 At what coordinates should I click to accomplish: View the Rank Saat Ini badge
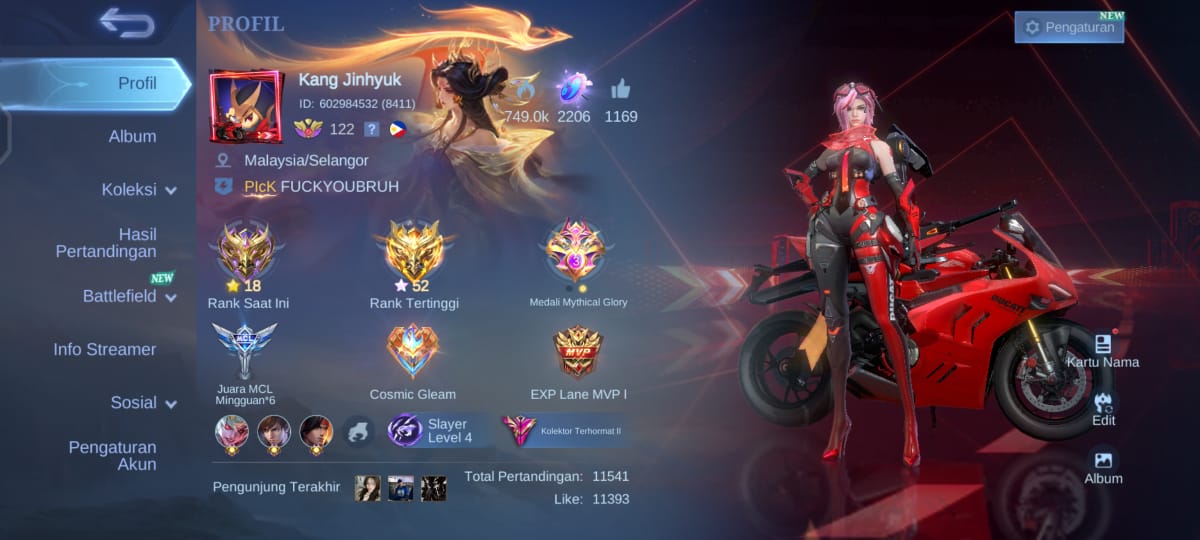pyautogui.click(x=247, y=252)
